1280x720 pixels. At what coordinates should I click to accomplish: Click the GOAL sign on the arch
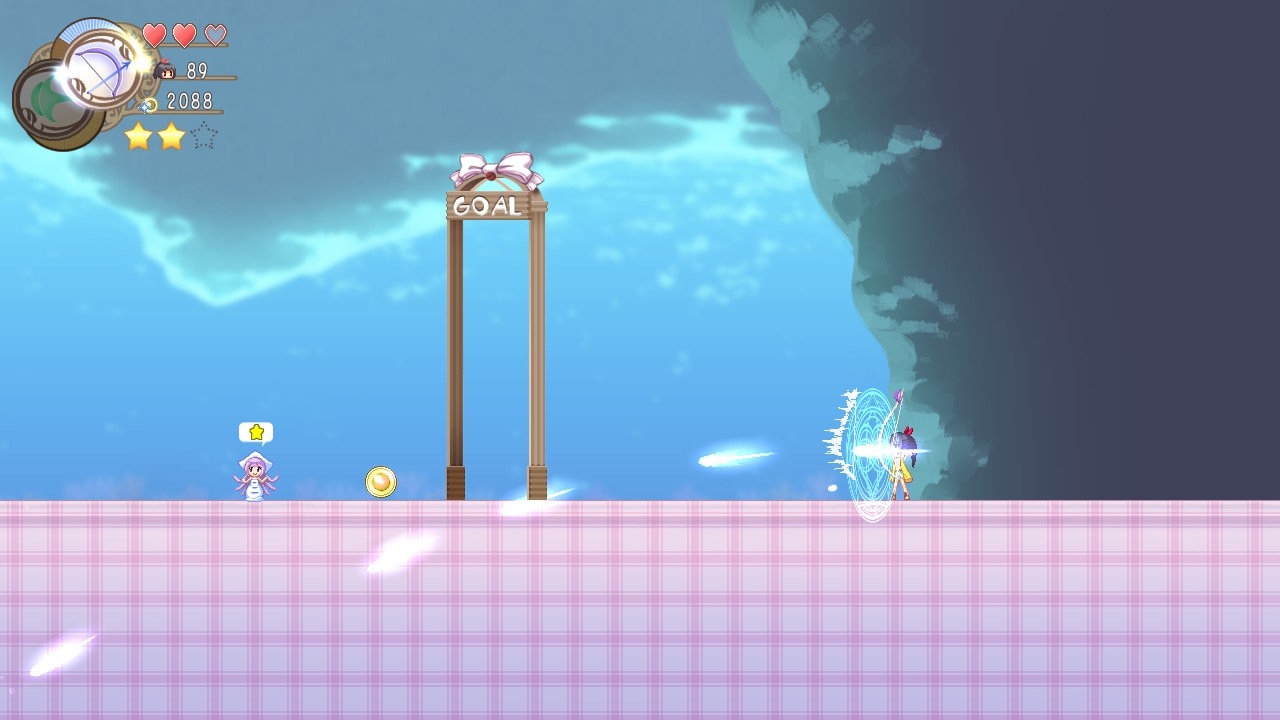coord(489,207)
